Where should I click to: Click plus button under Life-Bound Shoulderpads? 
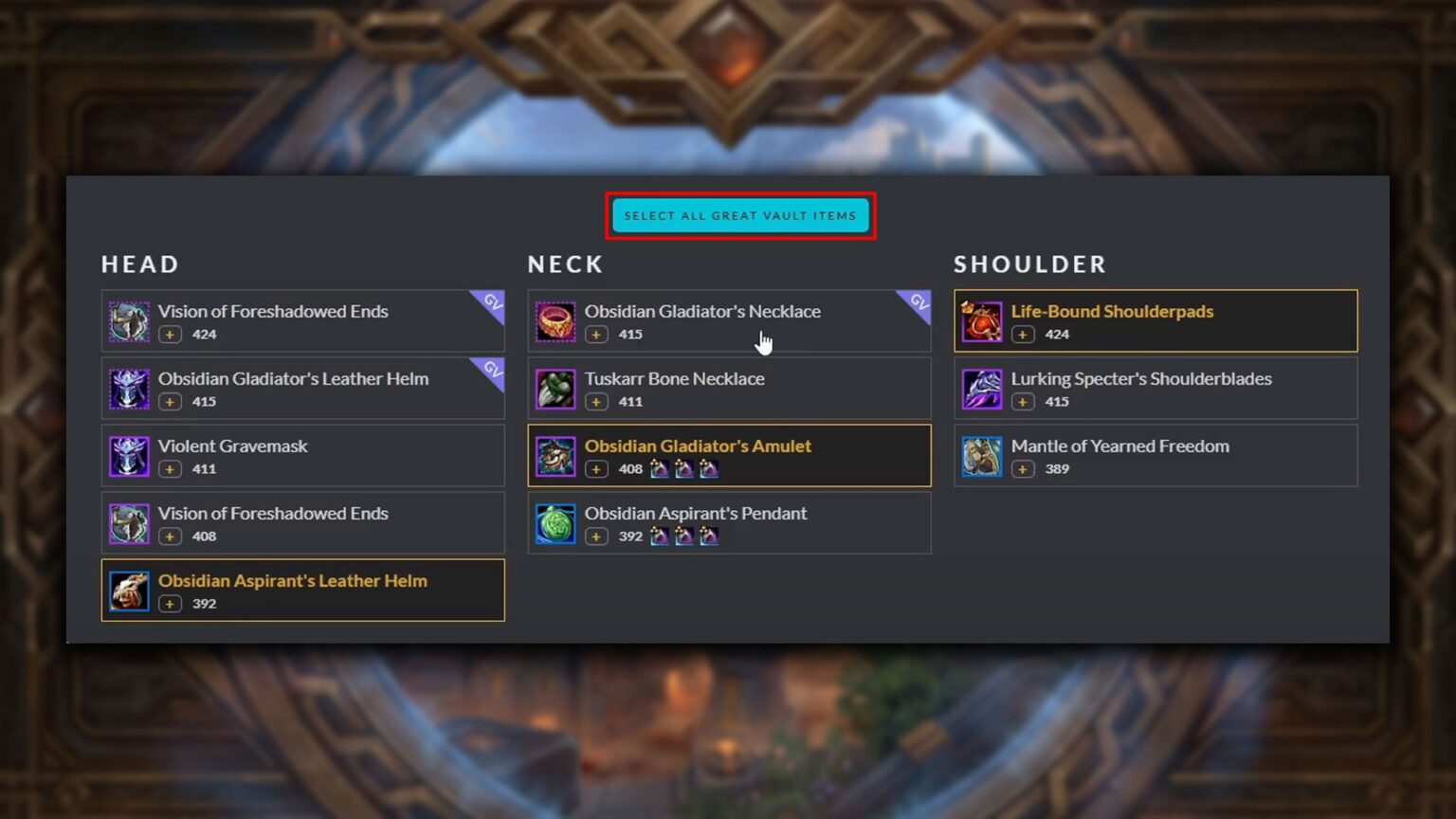point(1023,335)
